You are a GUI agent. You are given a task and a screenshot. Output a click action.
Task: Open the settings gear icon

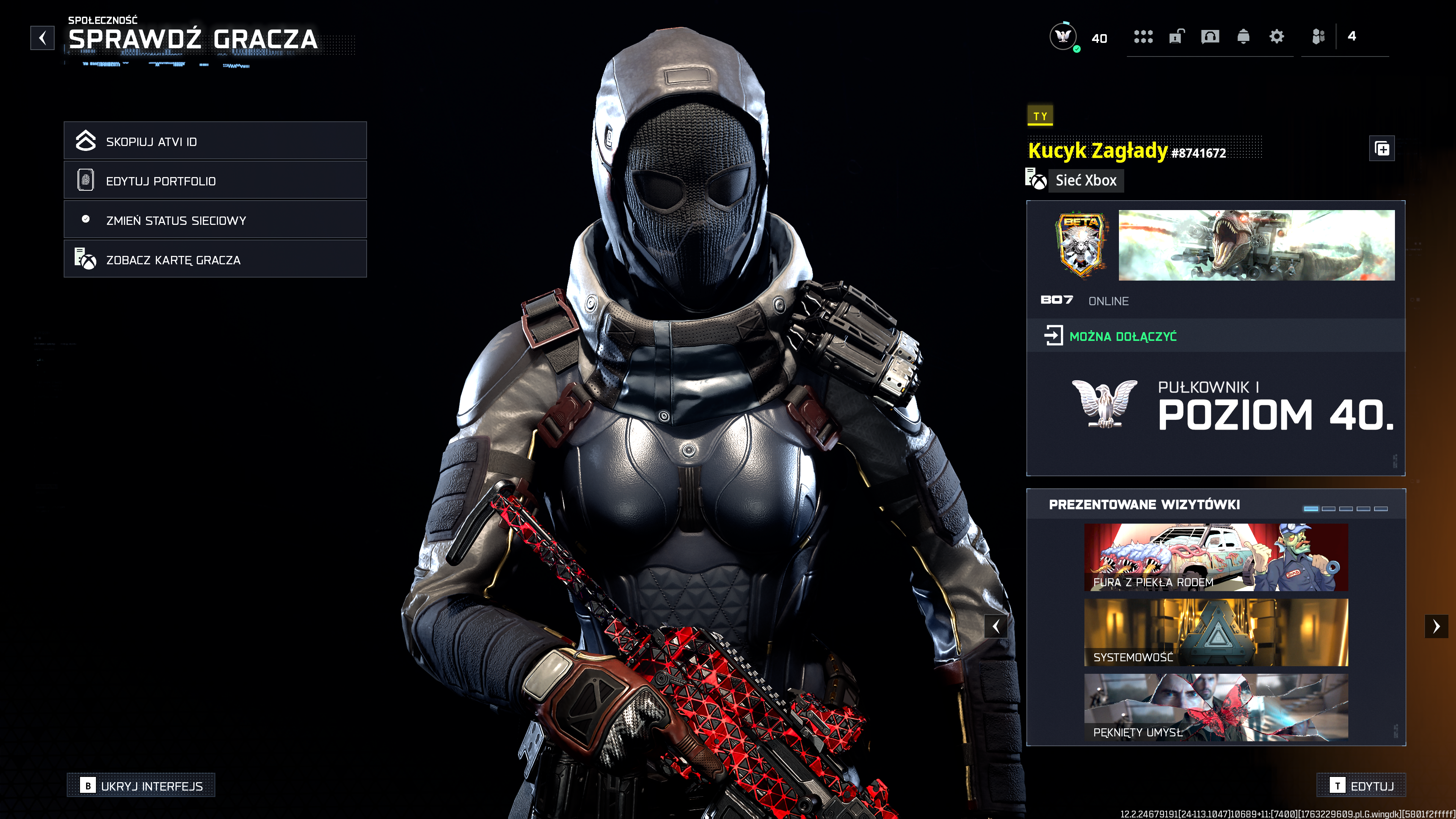(1276, 37)
